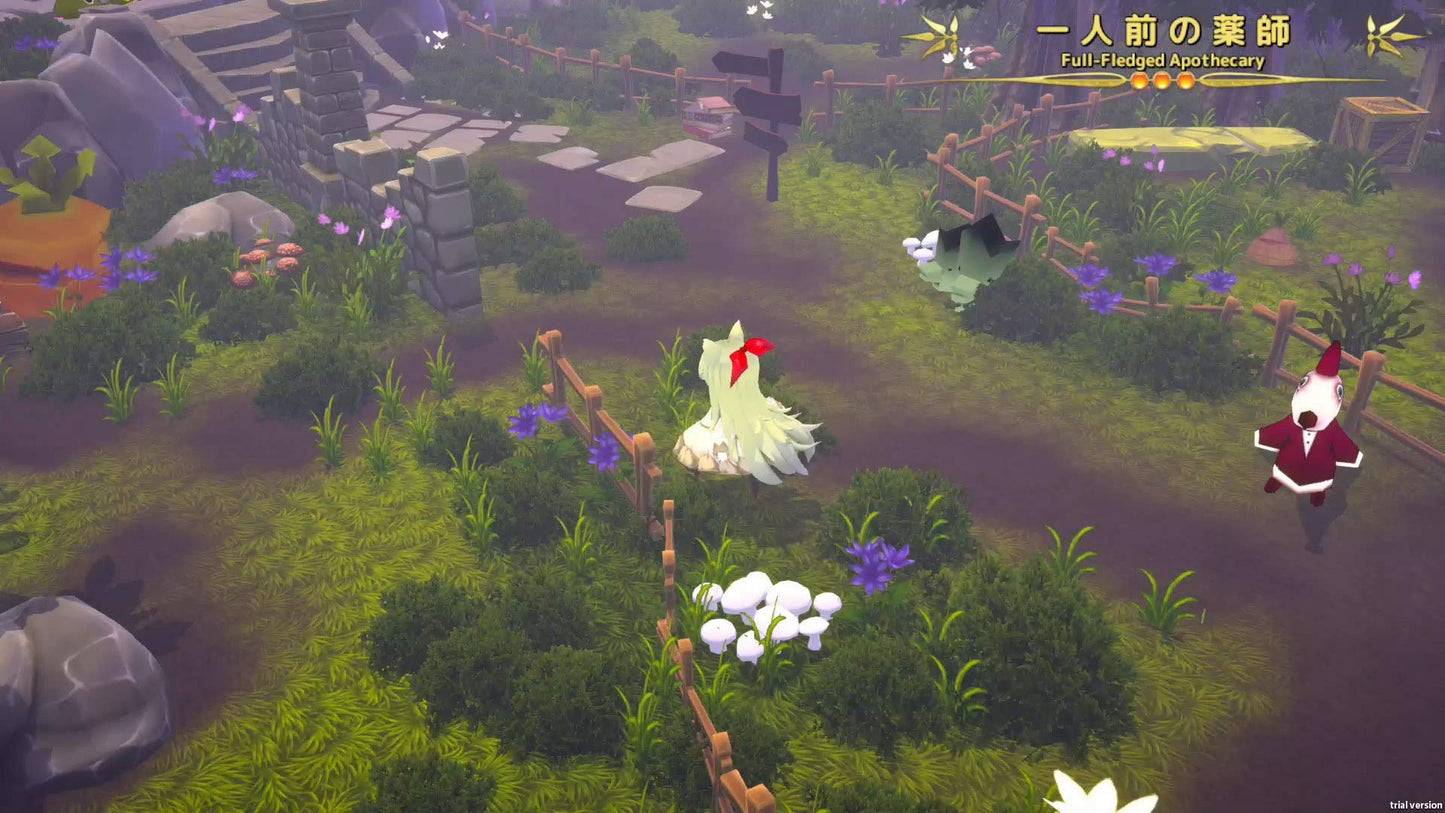The image size is (1445, 813).
Task: Select the first orange orb under quest title
Action: coord(1140,80)
